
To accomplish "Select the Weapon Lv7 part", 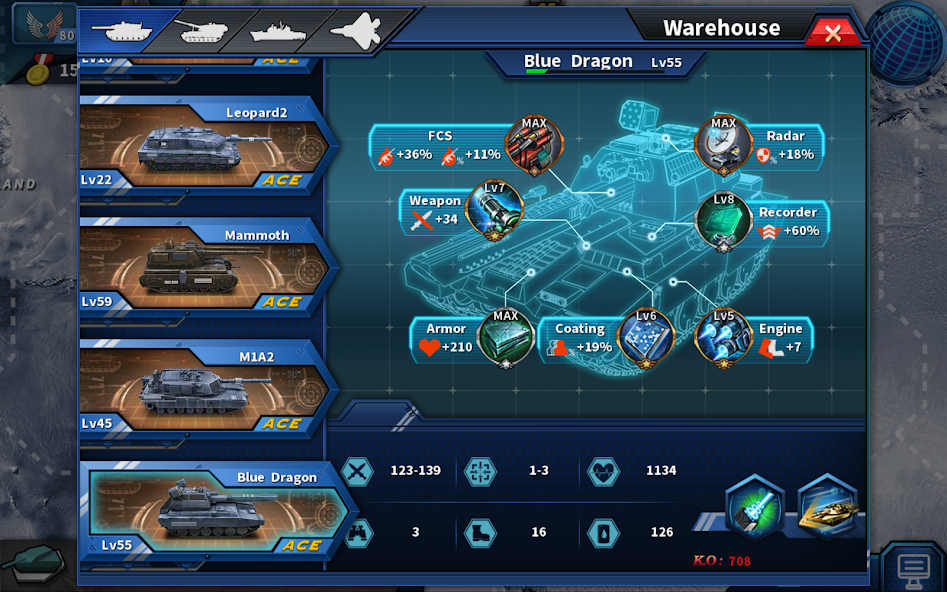I will pos(494,210).
